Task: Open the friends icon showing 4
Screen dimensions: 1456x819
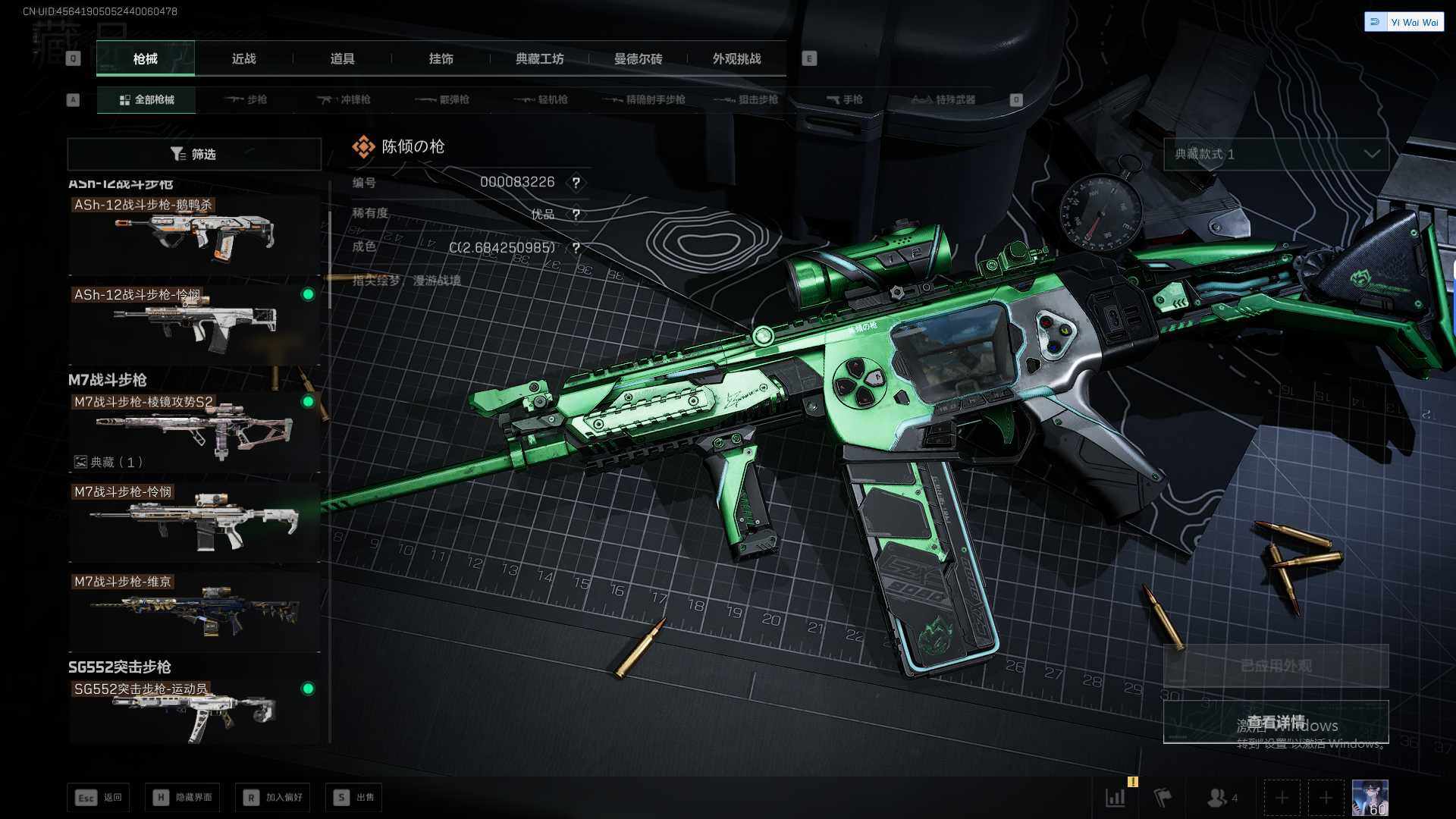Action: 1222,798
